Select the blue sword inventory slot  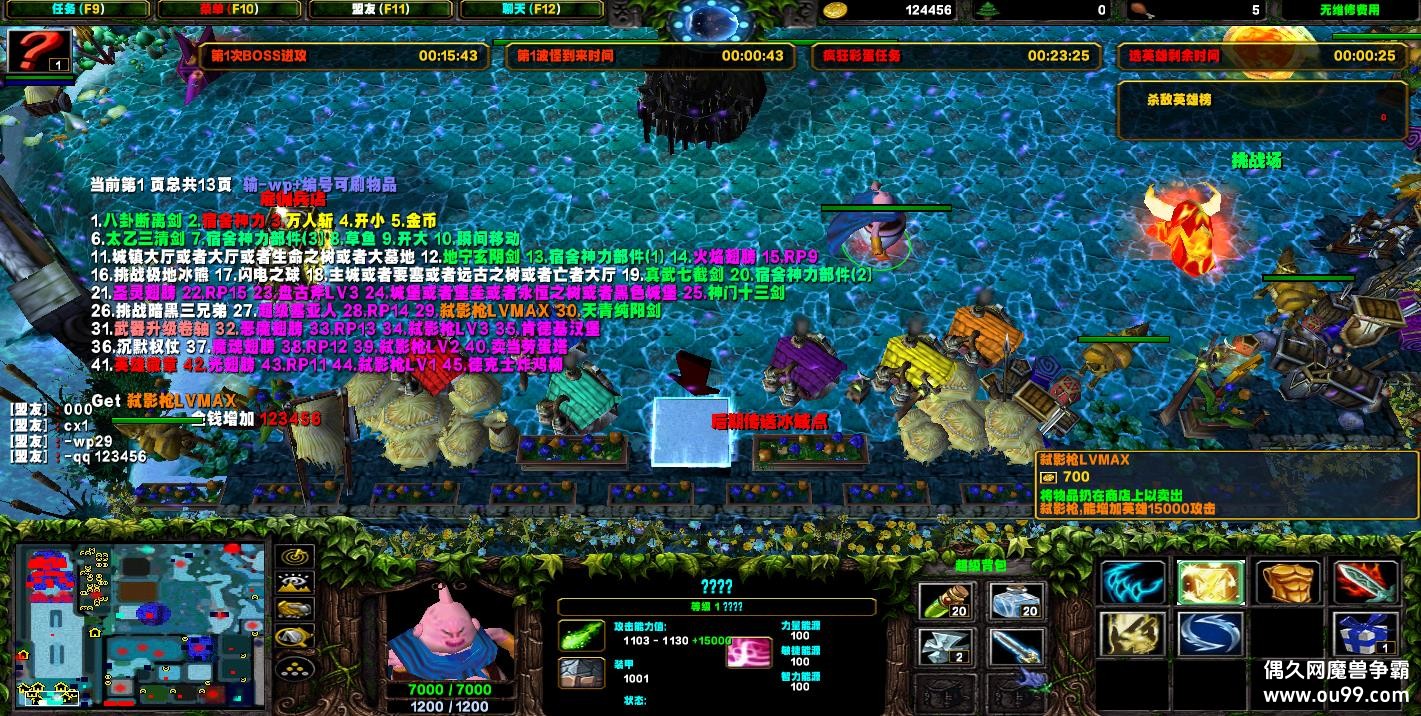(1016, 646)
